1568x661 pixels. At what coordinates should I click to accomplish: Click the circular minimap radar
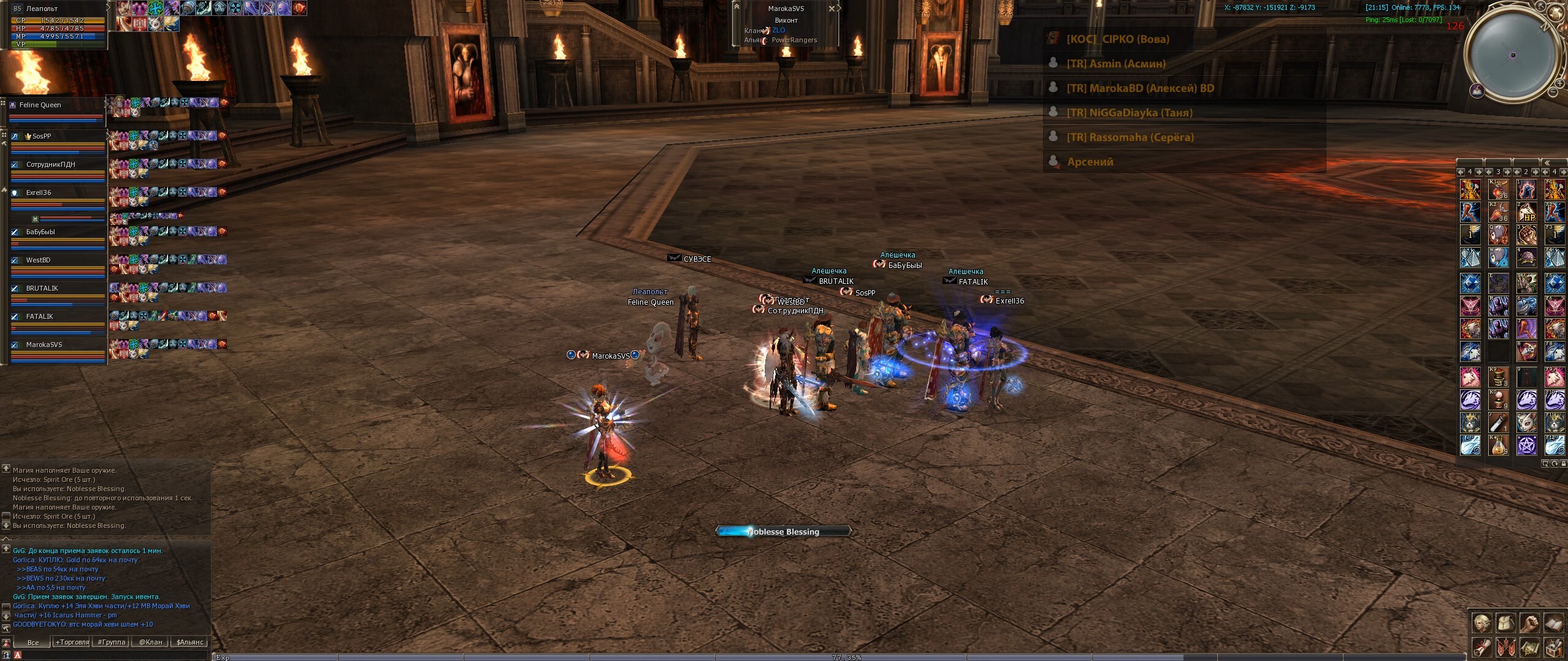click(x=1513, y=55)
